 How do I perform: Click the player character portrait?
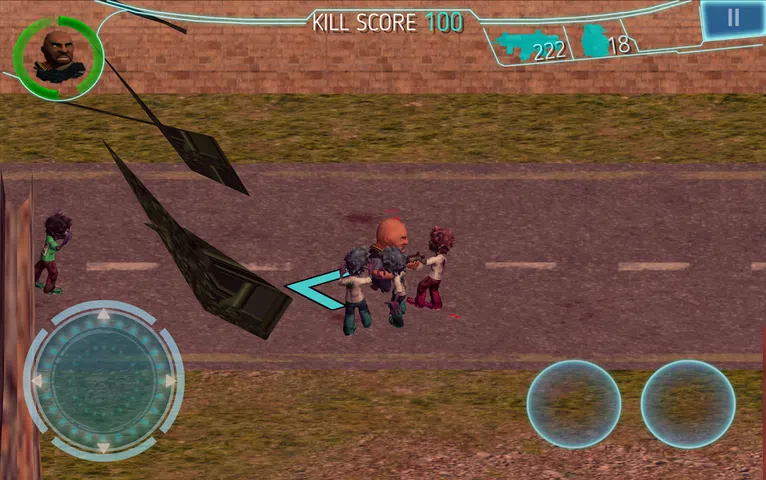[x=58, y=56]
